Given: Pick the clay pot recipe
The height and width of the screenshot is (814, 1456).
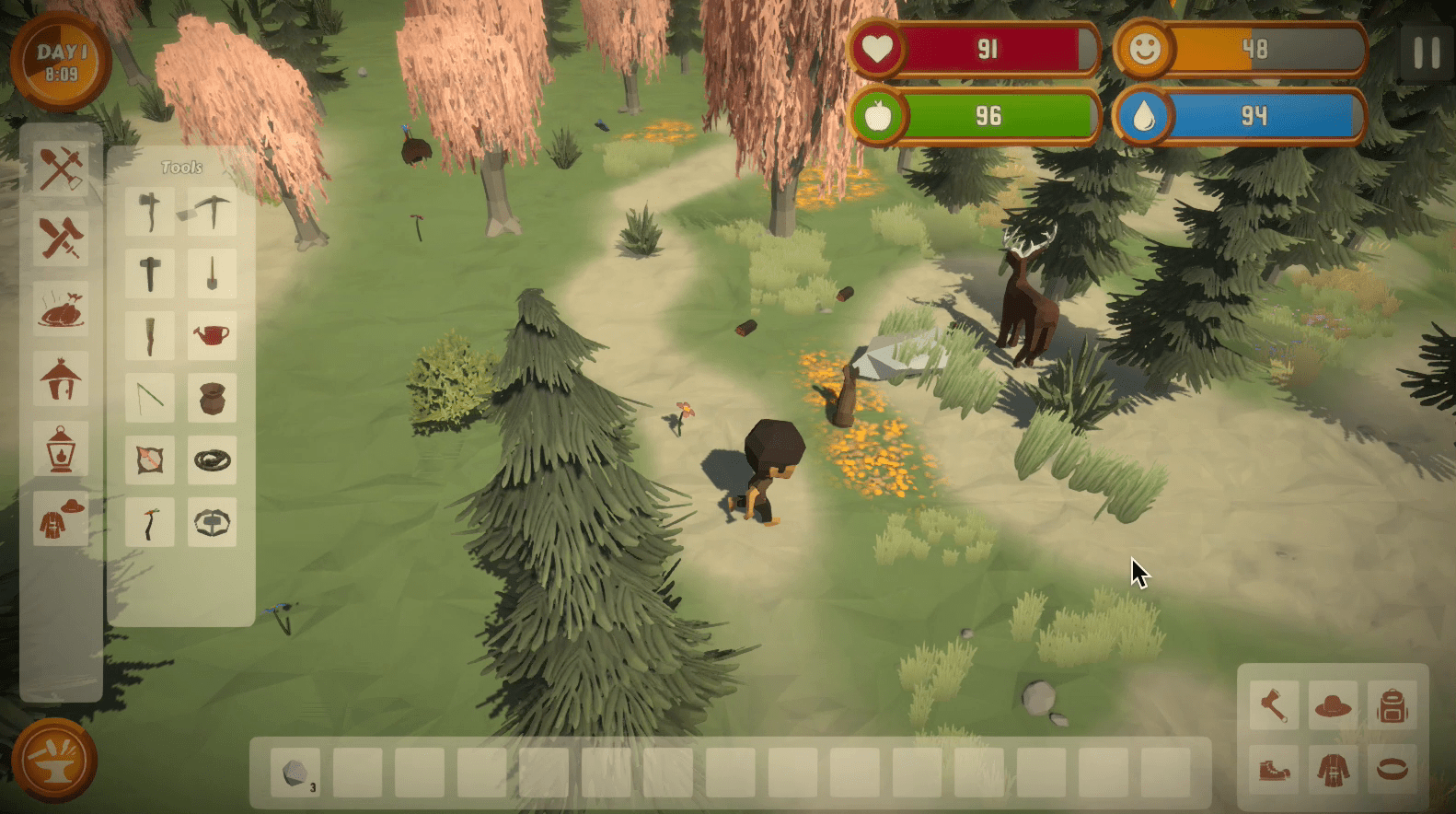Looking at the screenshot, I should pyautogui.click(x=212, y=398).
